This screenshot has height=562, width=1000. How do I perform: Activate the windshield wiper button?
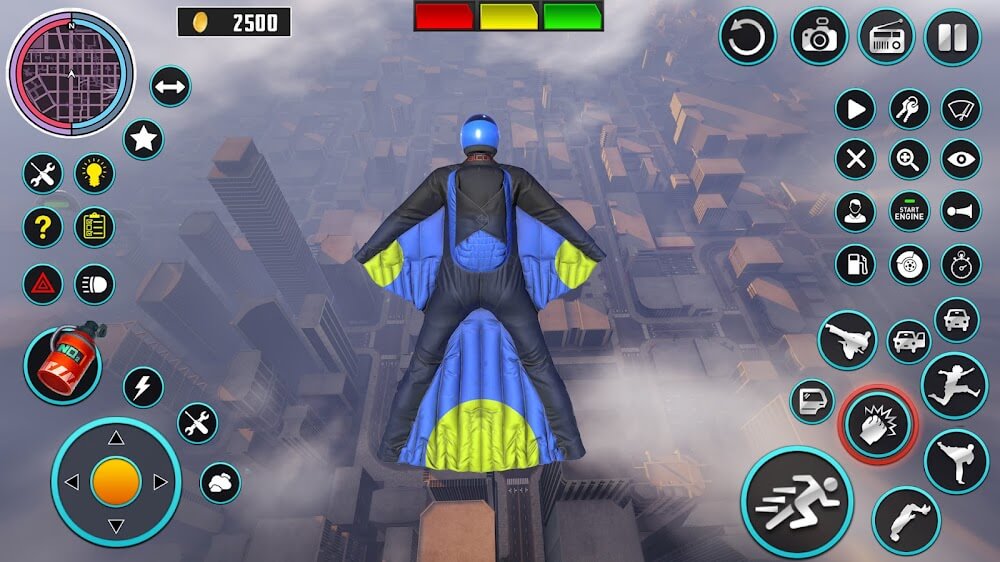pos(962,109)
